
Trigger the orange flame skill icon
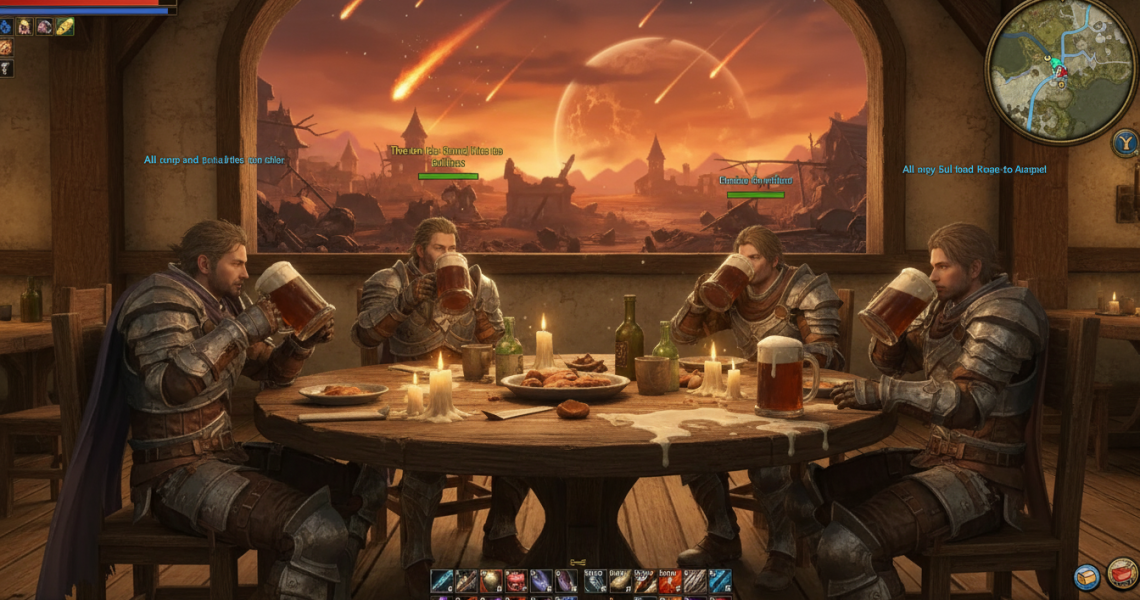coord(669,581)
